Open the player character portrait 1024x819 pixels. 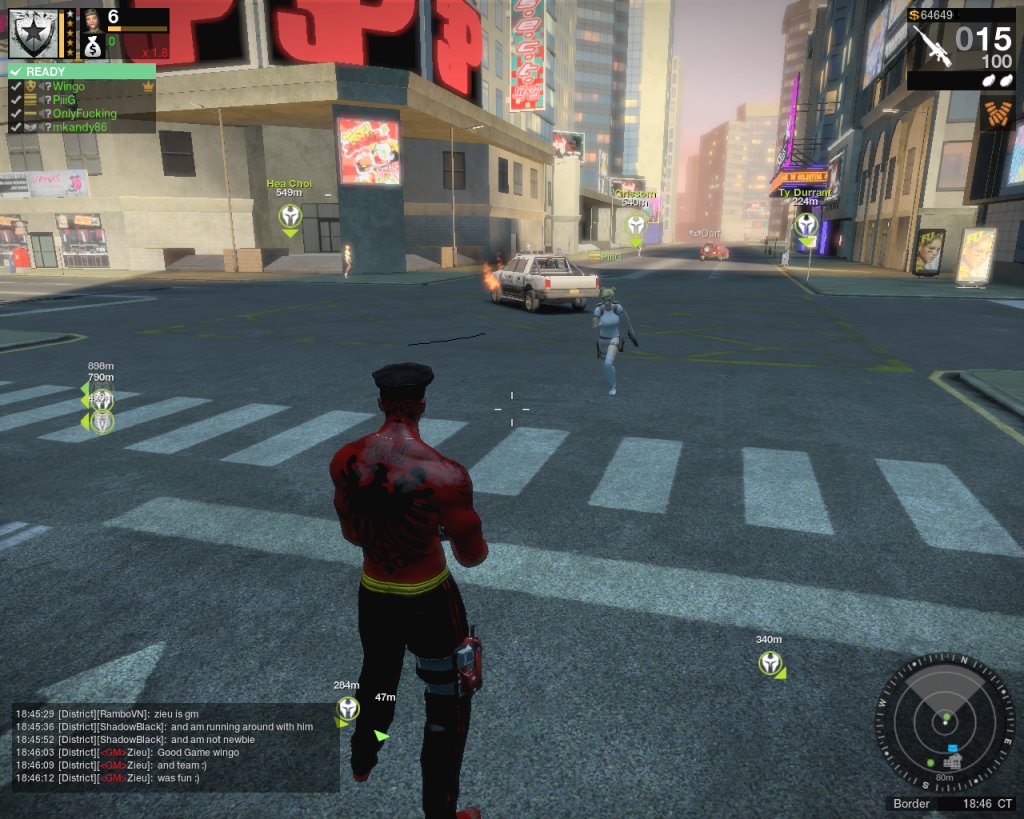92,19
